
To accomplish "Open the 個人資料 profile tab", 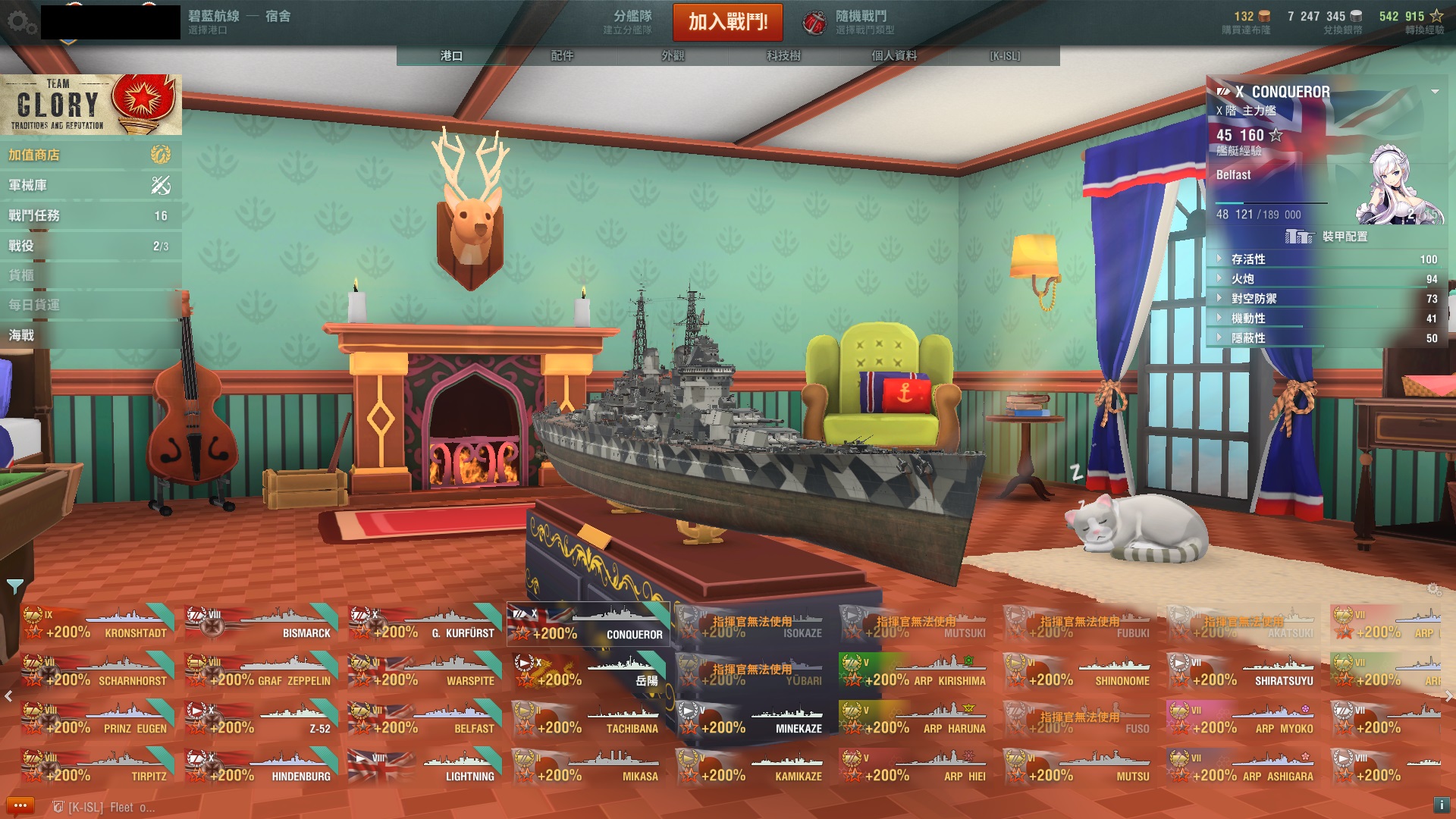I will tap(894, 55).
